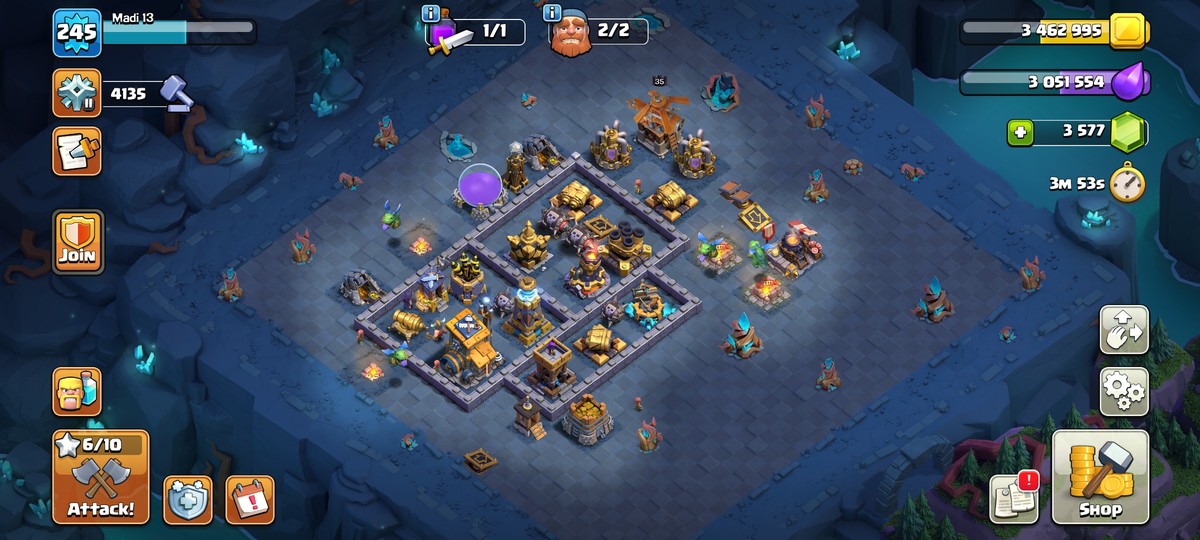Open the Settings gears button

tap(1124, 391)
